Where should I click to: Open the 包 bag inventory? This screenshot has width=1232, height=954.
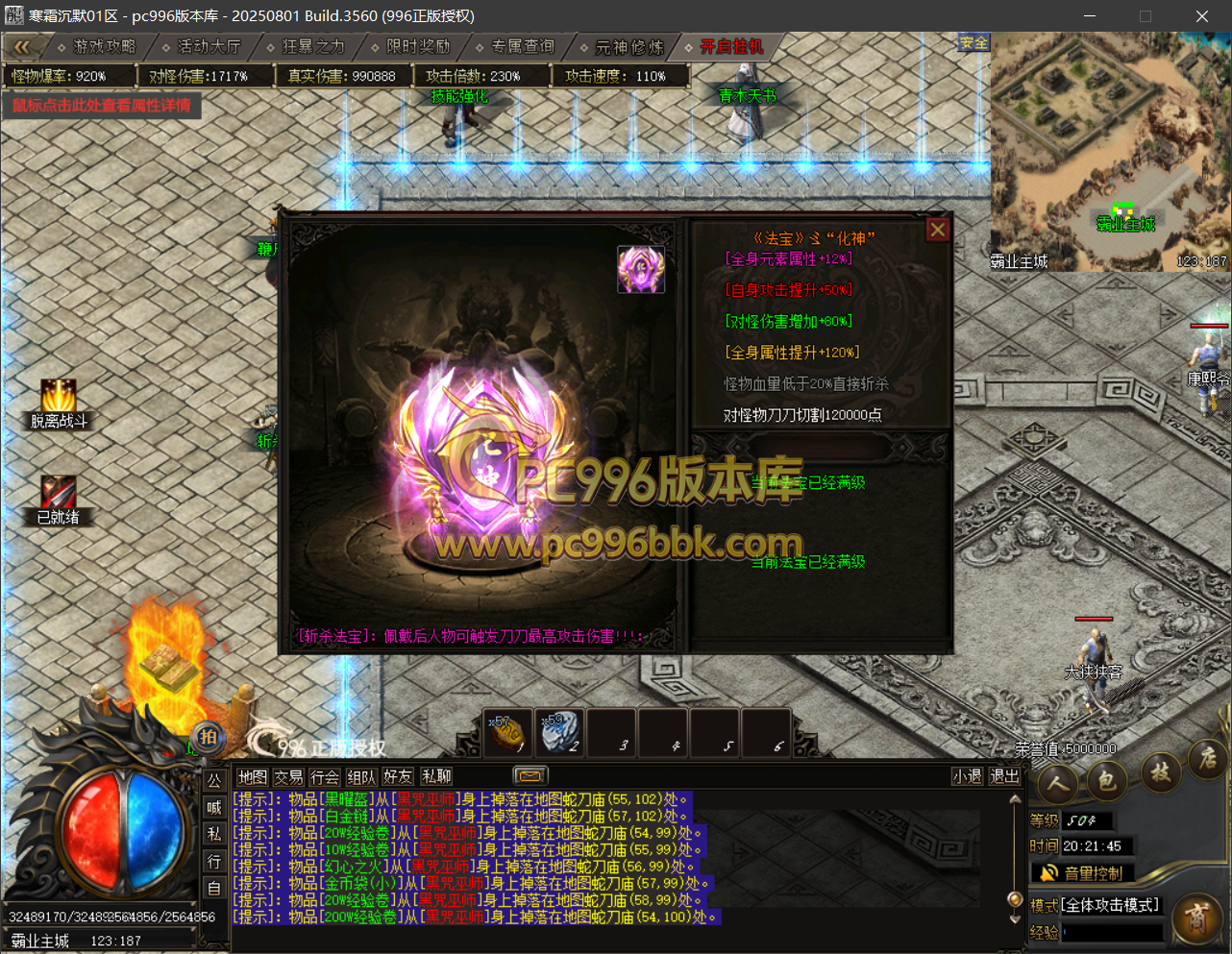[x=1107, y=781]
